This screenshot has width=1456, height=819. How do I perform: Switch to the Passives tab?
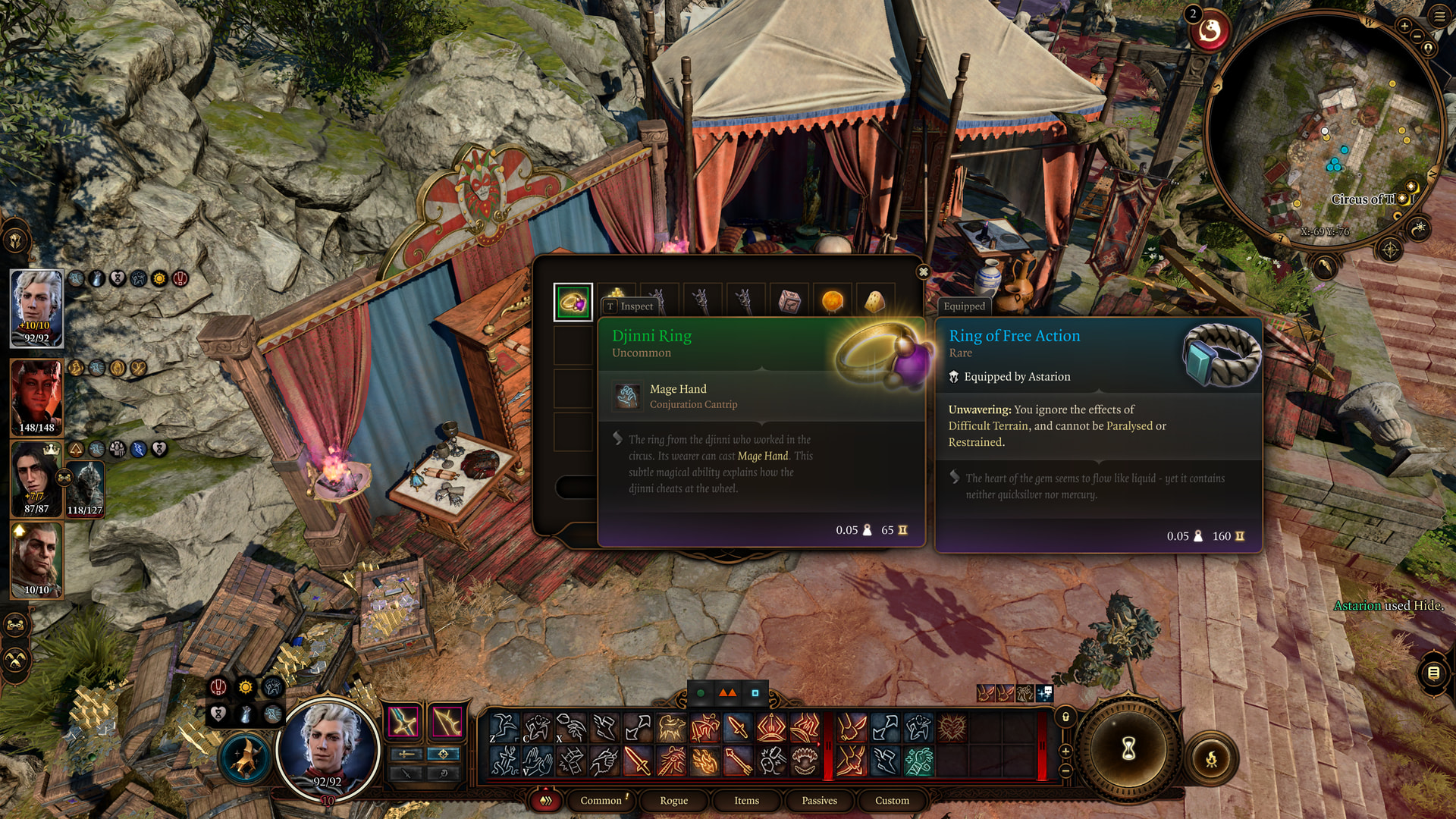coord(819,800)
